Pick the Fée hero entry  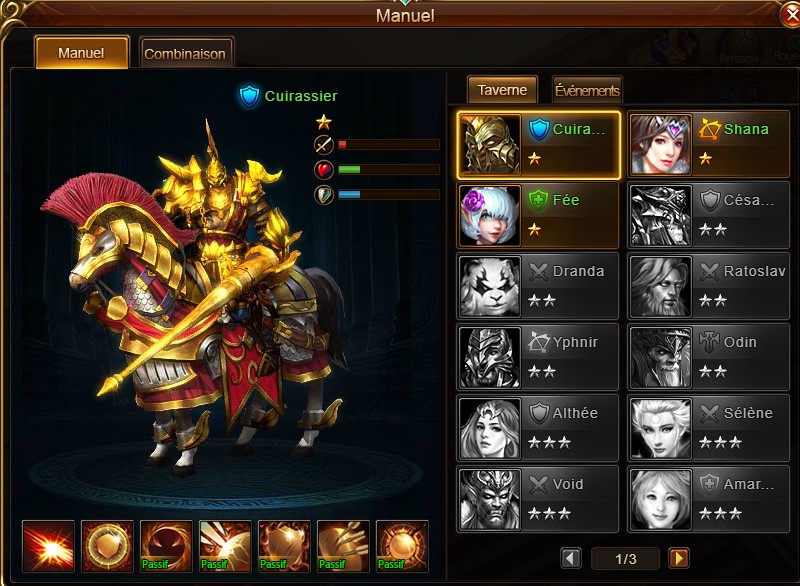539,215
